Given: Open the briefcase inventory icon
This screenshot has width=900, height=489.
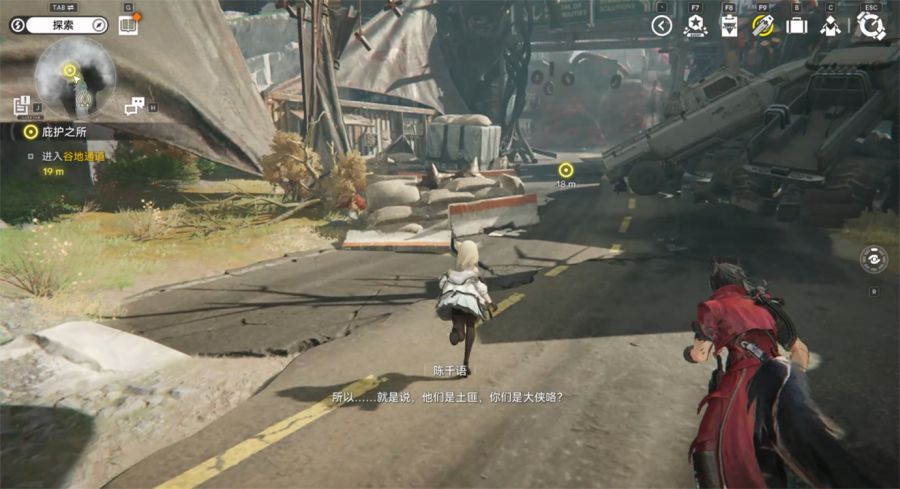Looking at the screenshot, I should (796, 26).
